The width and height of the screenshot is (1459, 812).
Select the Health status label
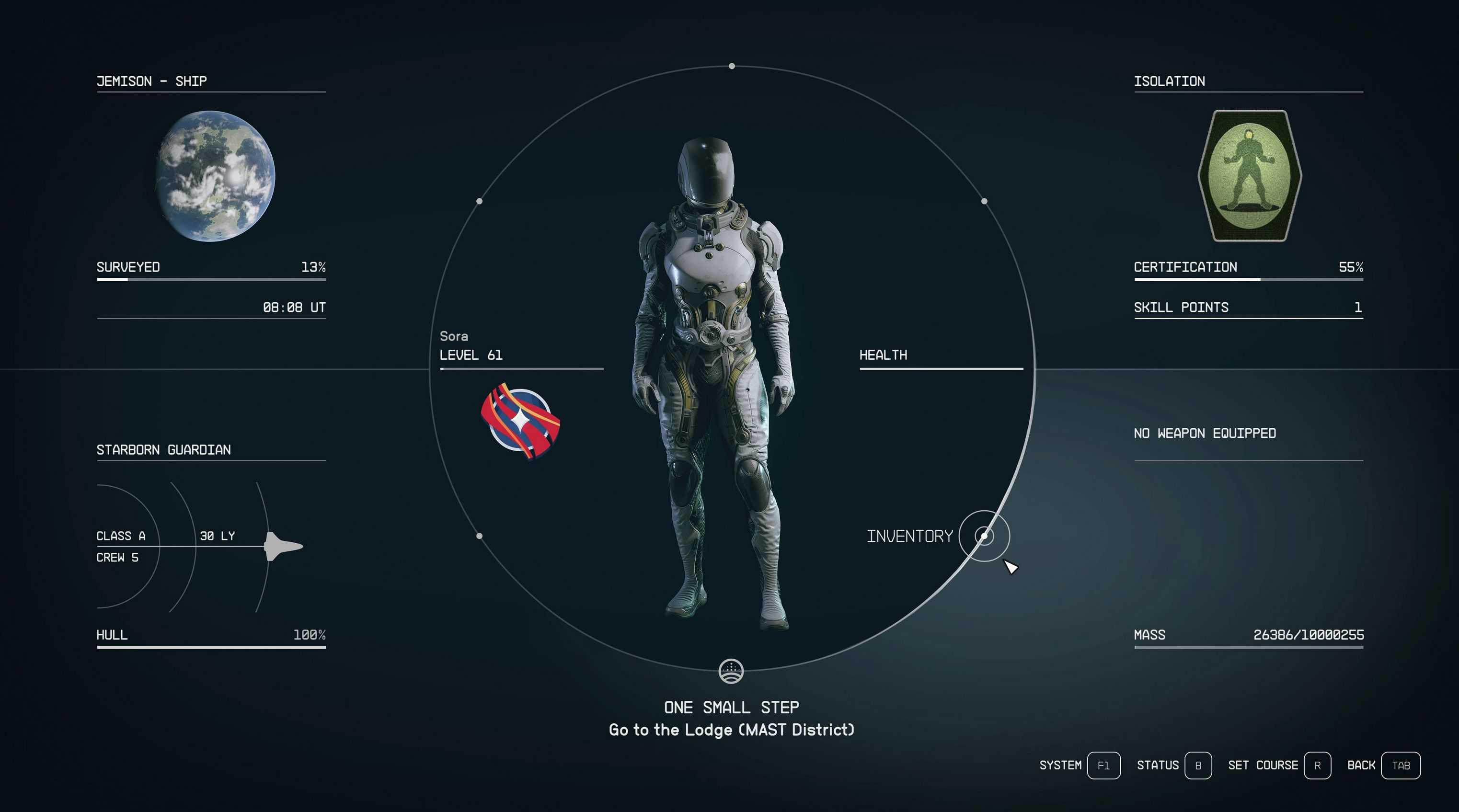click(883, 355)
